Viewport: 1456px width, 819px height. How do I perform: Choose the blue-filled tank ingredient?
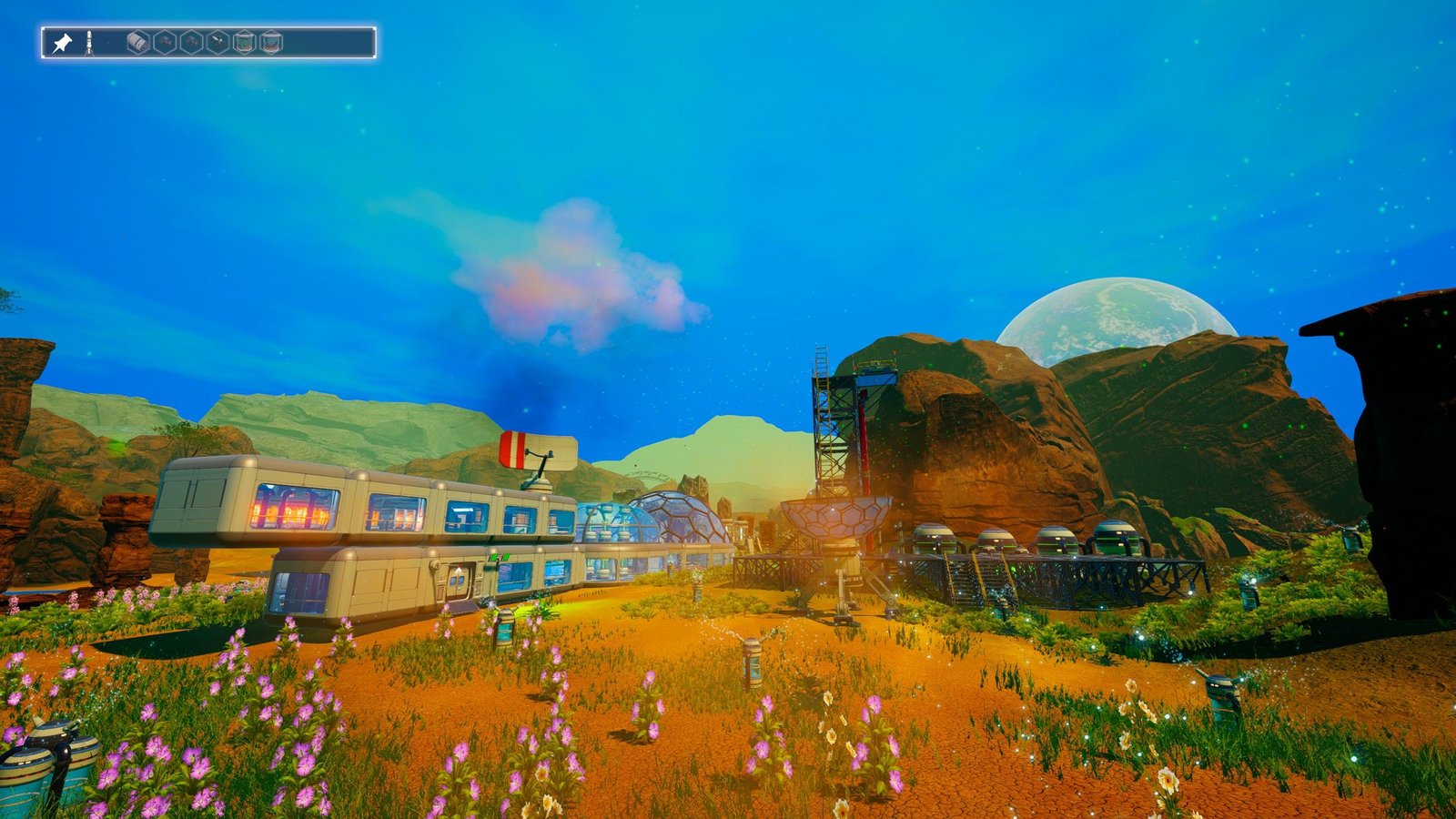(271, 43)
